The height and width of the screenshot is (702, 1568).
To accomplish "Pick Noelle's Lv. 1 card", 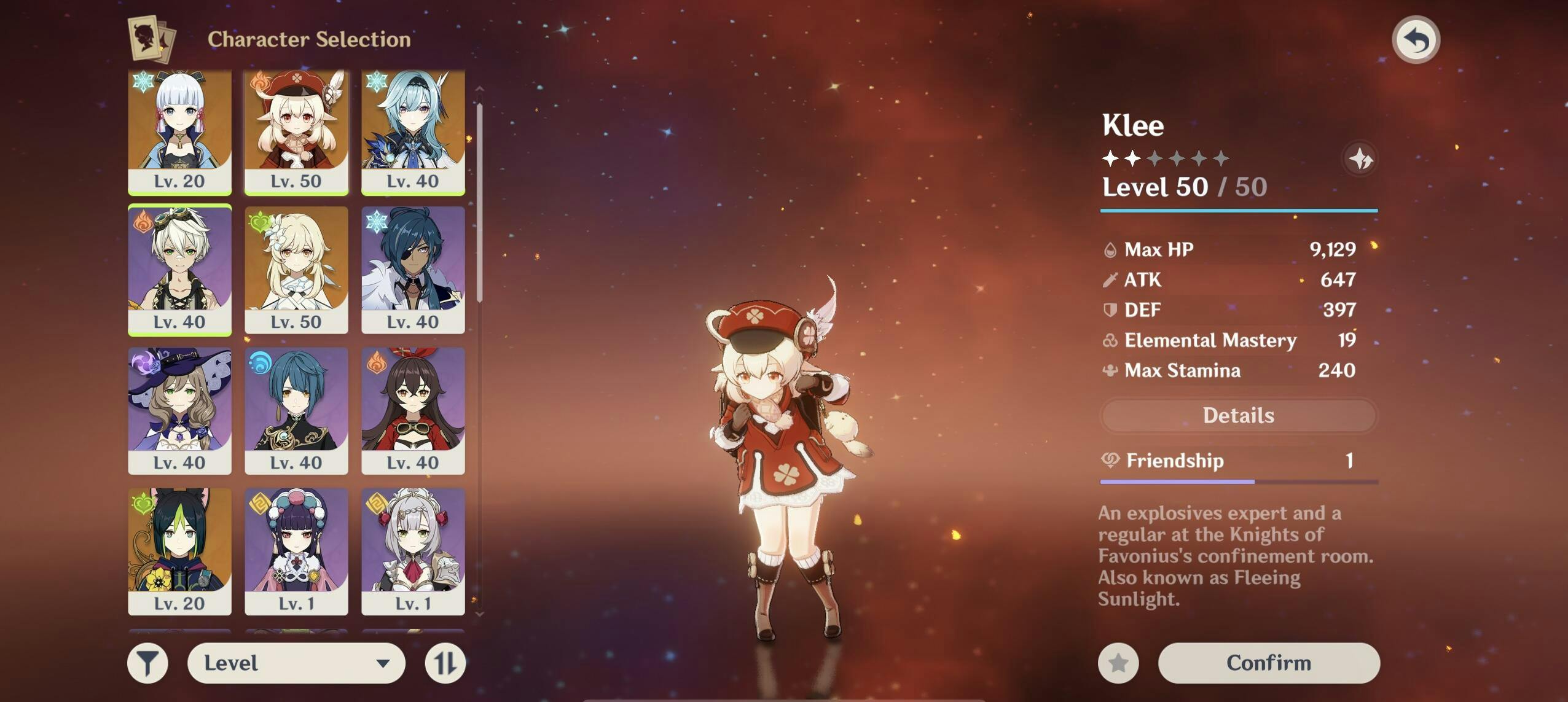I will pos(413,552).
